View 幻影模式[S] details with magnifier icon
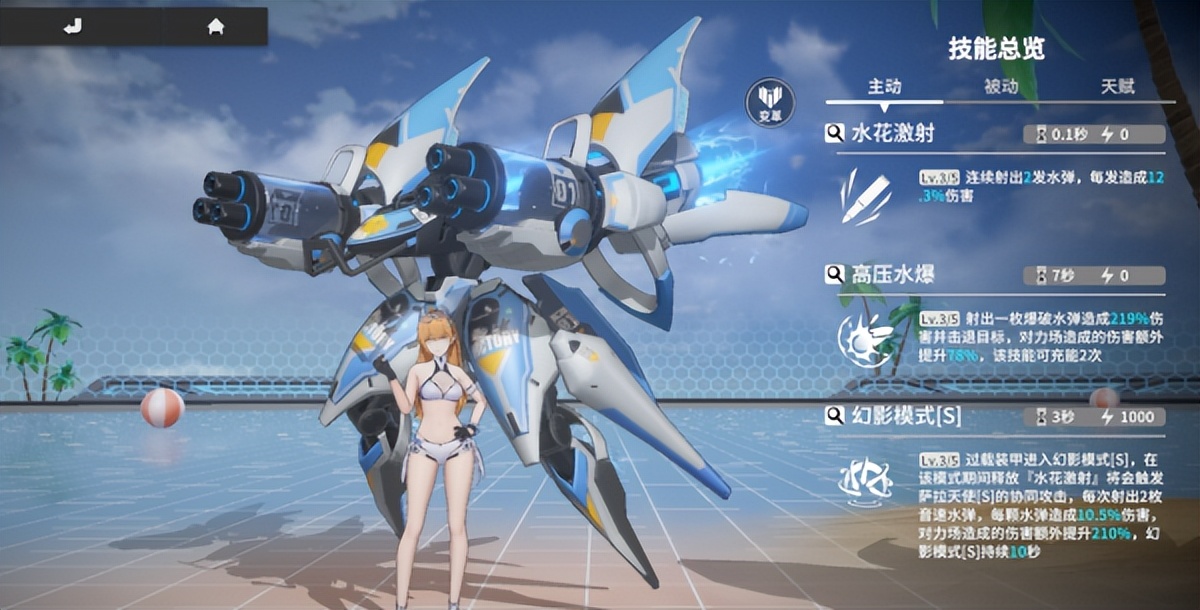 835,416
